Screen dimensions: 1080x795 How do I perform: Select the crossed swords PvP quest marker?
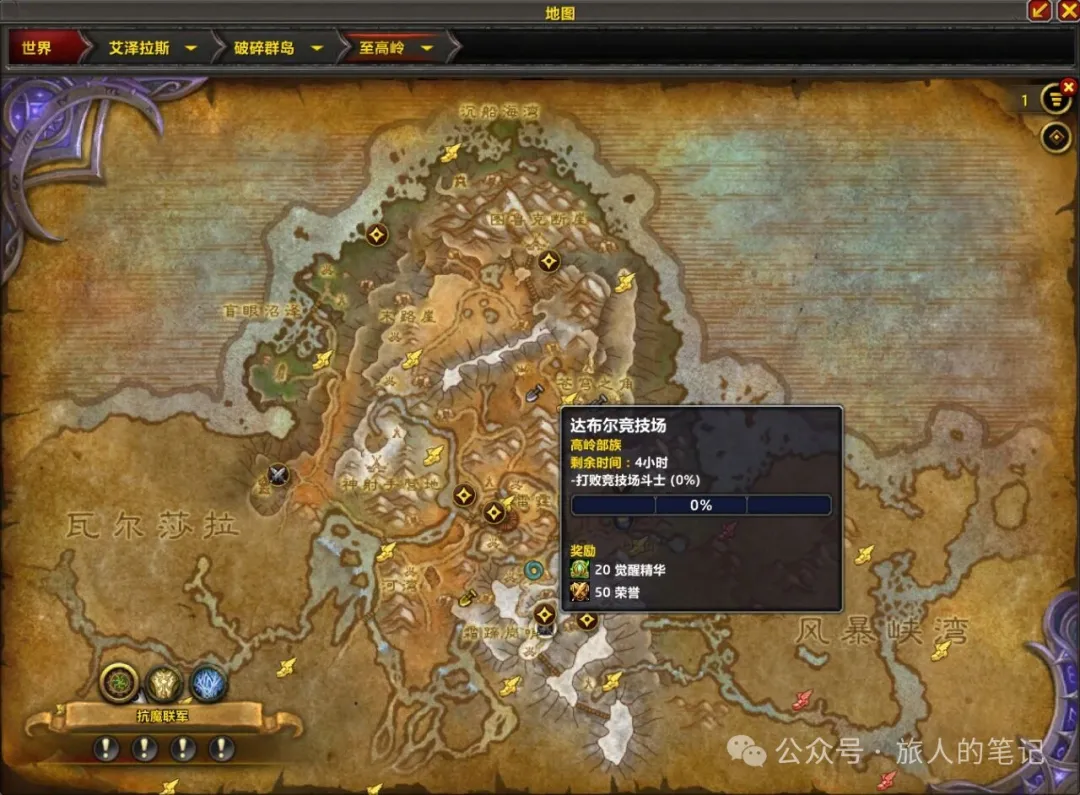278,476
